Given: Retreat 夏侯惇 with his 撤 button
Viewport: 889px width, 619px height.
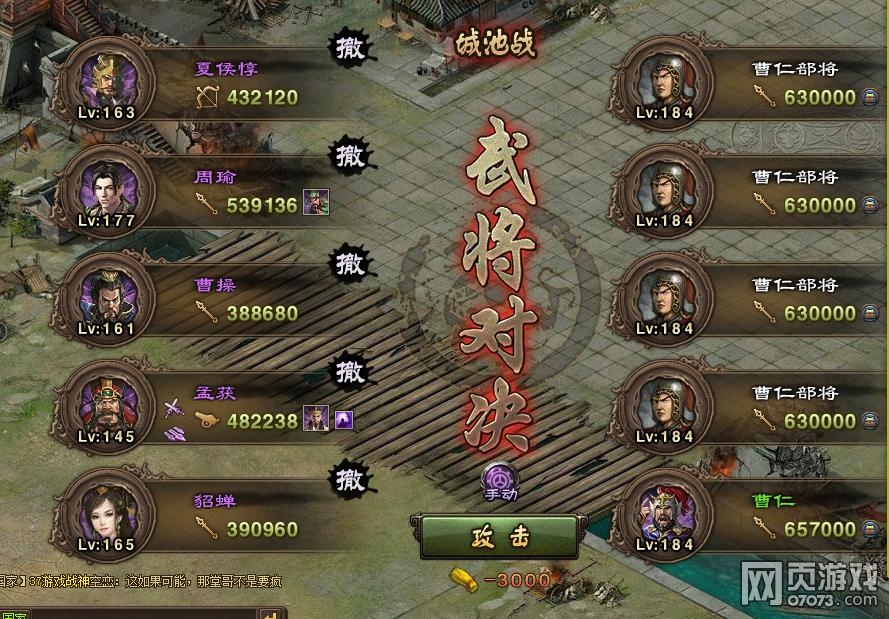Looking at the screenshot, I should (x=350, y=47).
